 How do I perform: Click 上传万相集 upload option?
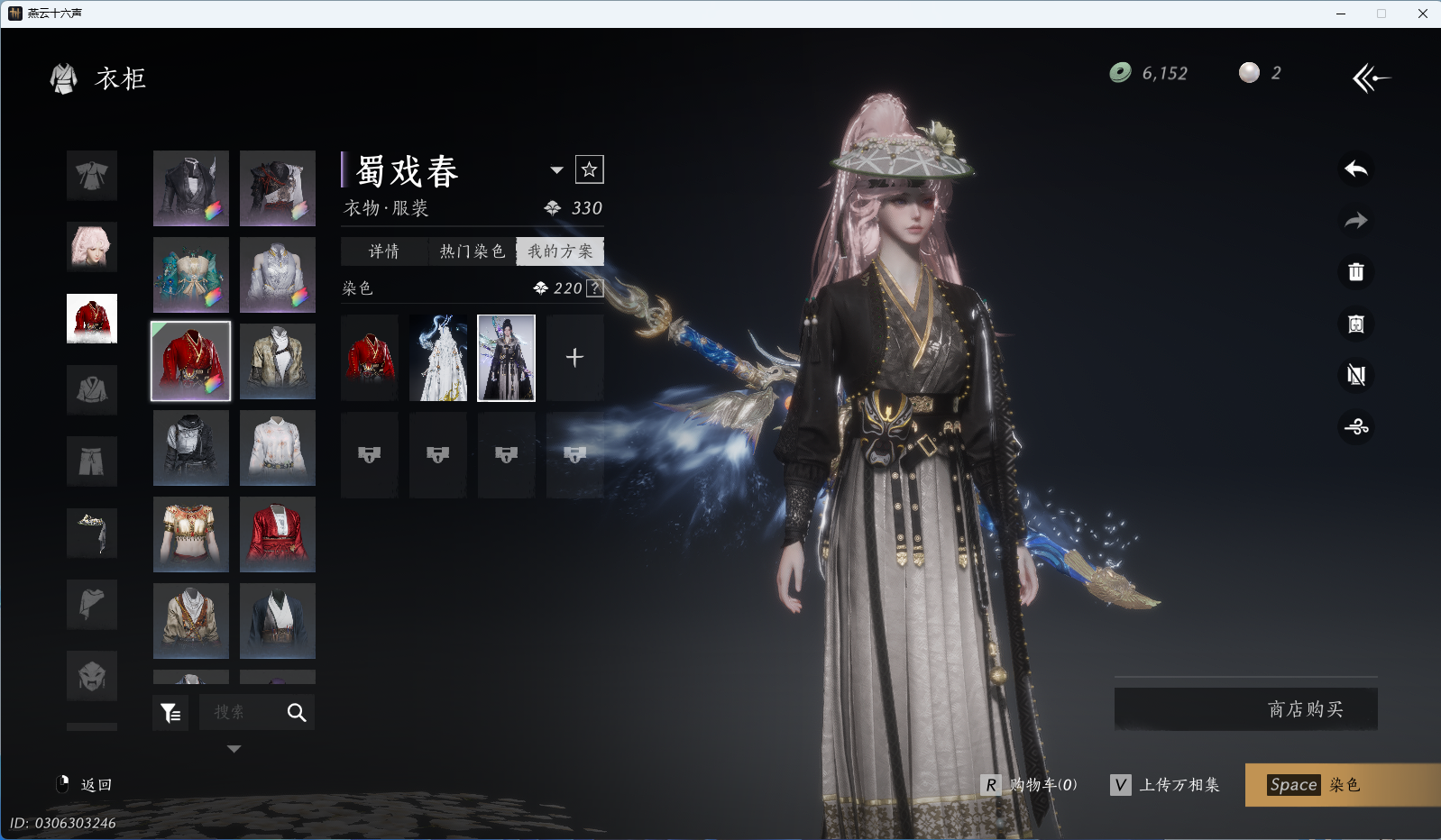click(x=1165, y=785)
